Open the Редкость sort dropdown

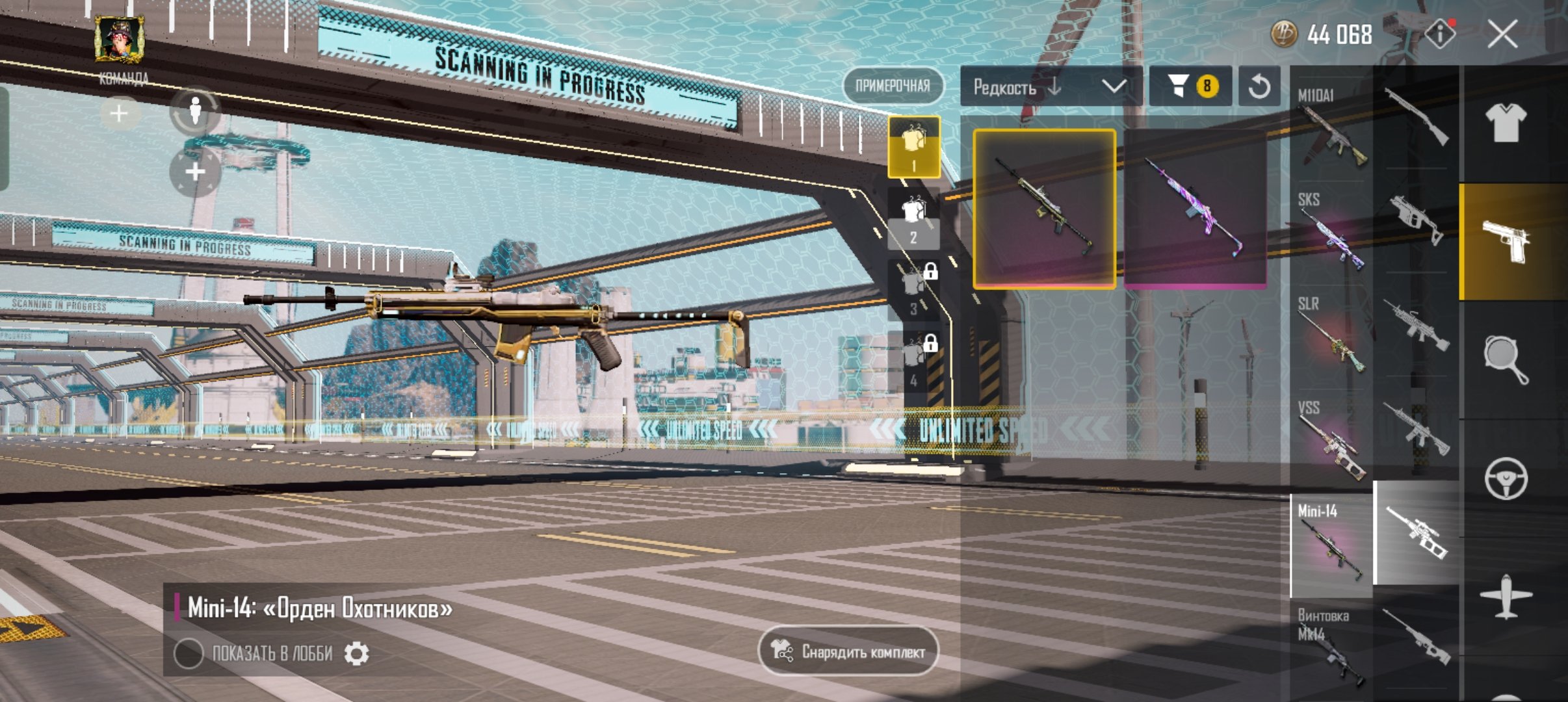[x=1051, y=86]
